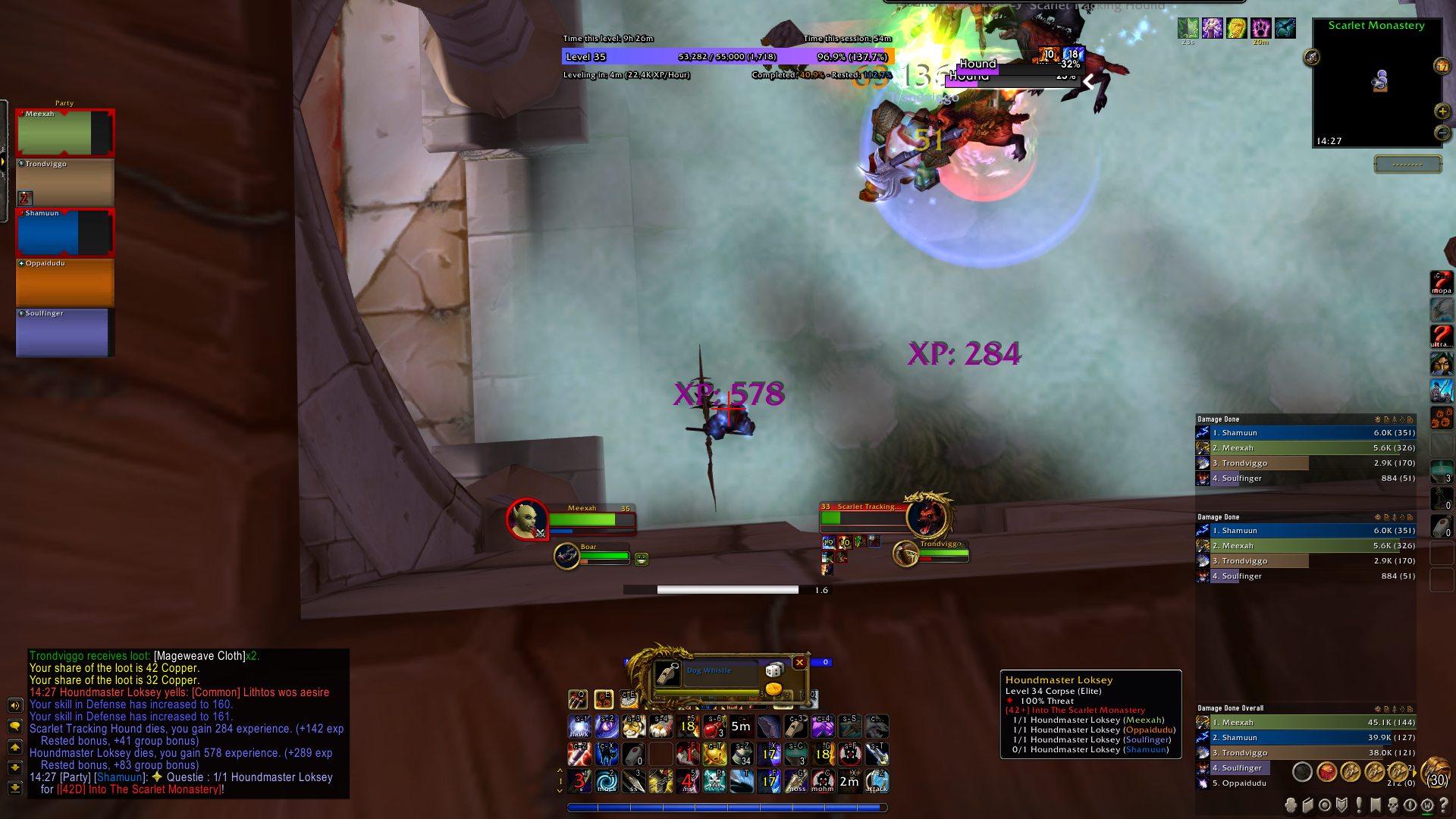Open the Damage Done Overall settings gear

(x=1378, y=709)
